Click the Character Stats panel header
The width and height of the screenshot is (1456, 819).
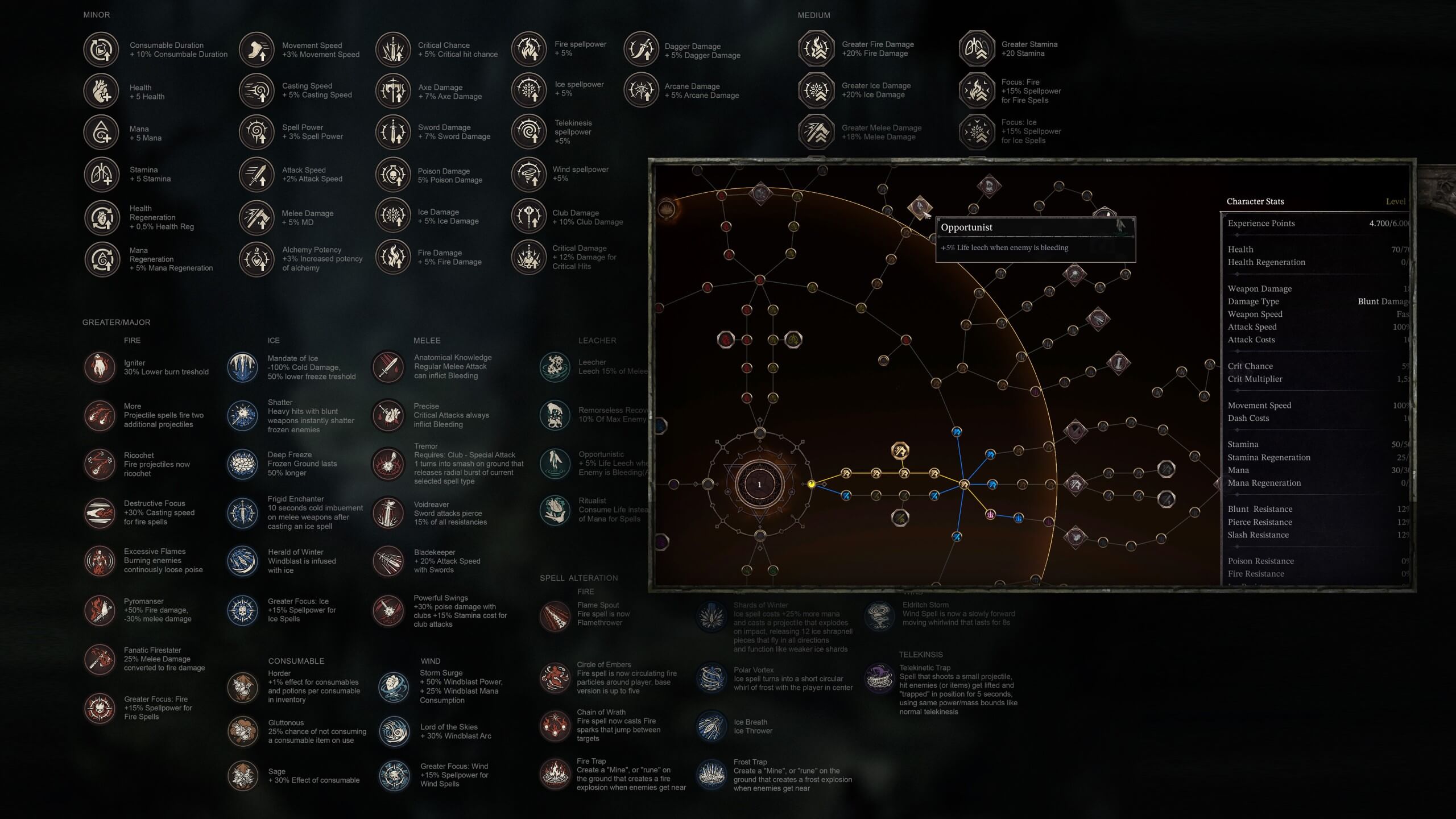point(1255,201)
